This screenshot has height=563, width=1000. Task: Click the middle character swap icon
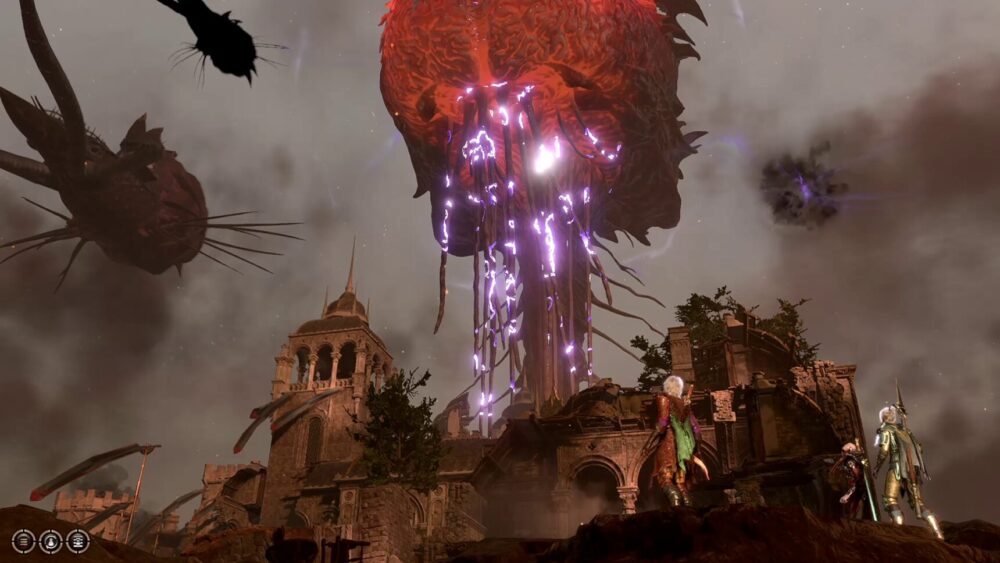[51, 541]
